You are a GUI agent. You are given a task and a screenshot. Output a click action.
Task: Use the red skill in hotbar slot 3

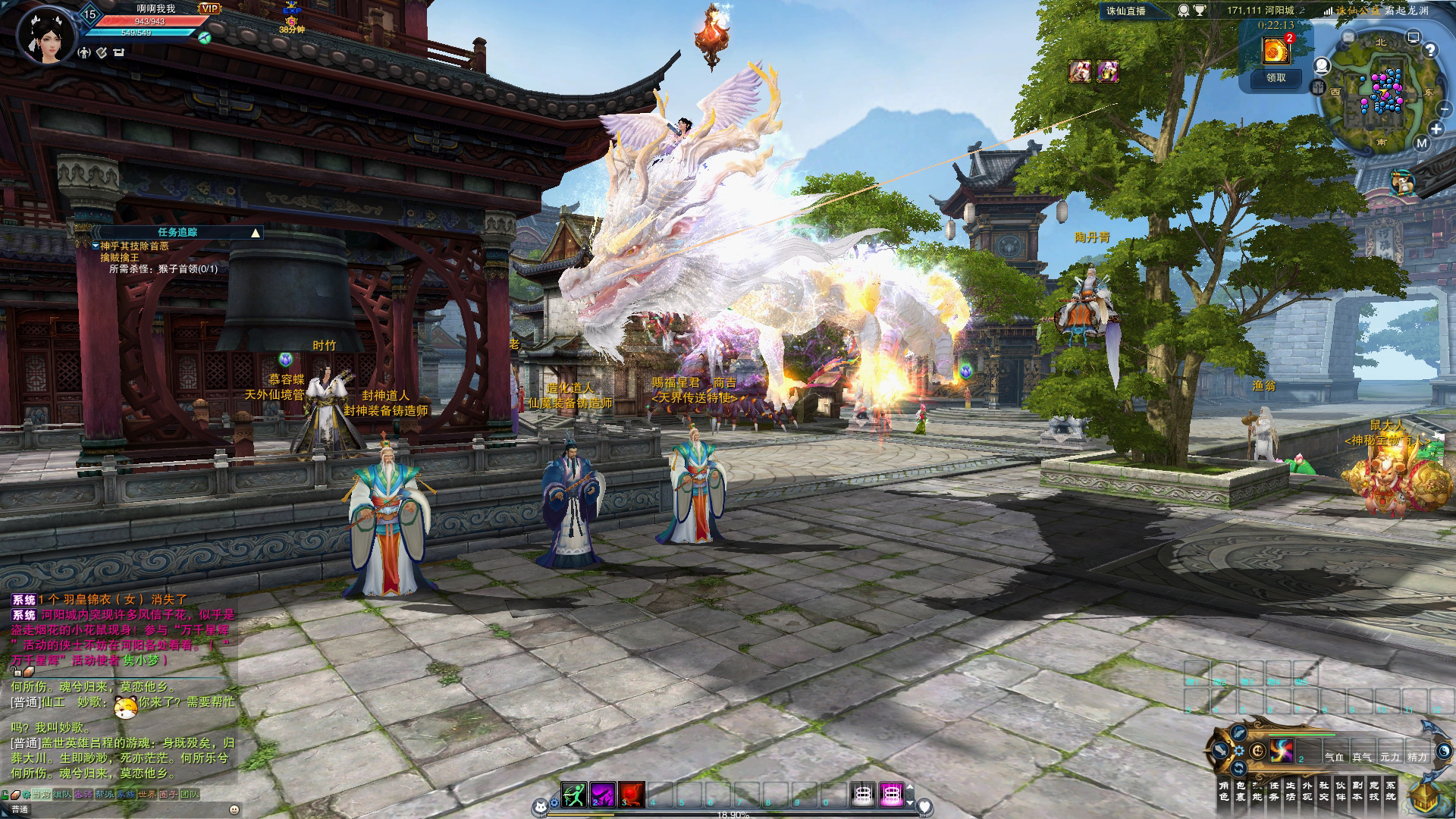coord(631,794)
